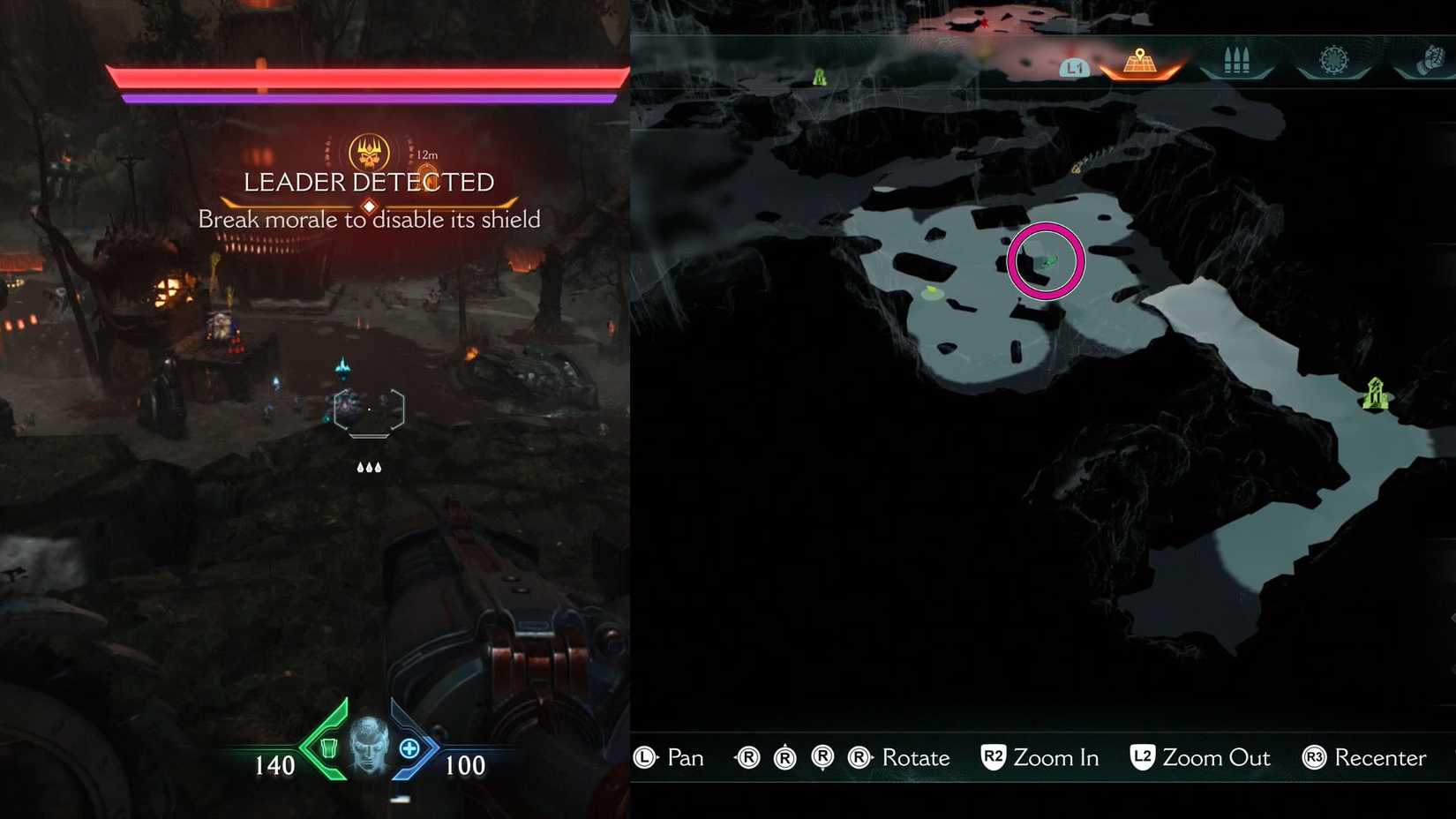The width and height of the screenshot is (1456, 819).
Task: Click the Recenter R3 prompt
Action: [x=1363, y=758]
